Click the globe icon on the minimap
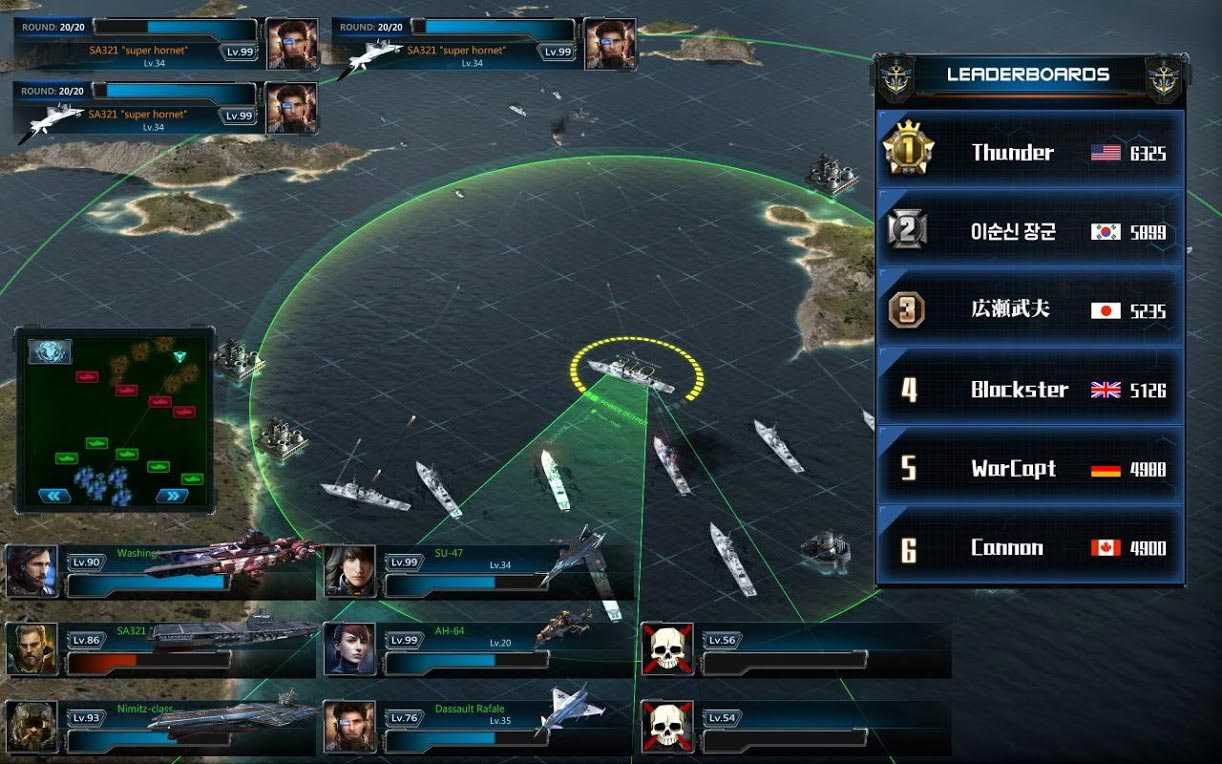The image size is (1222, 764). 48,350
